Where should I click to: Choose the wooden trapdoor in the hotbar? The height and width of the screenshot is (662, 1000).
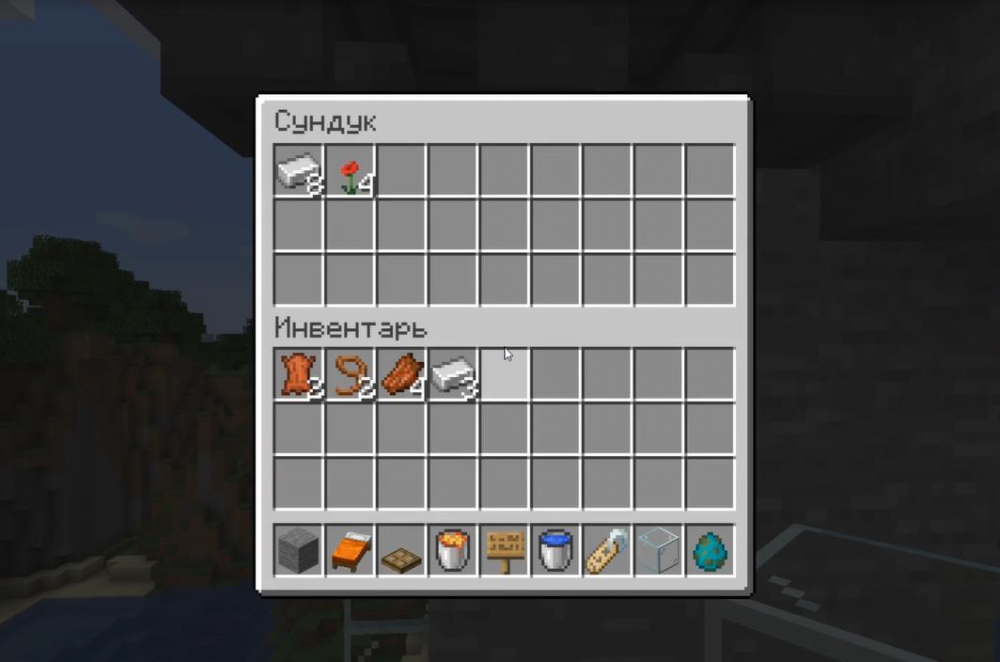point(402,550)
